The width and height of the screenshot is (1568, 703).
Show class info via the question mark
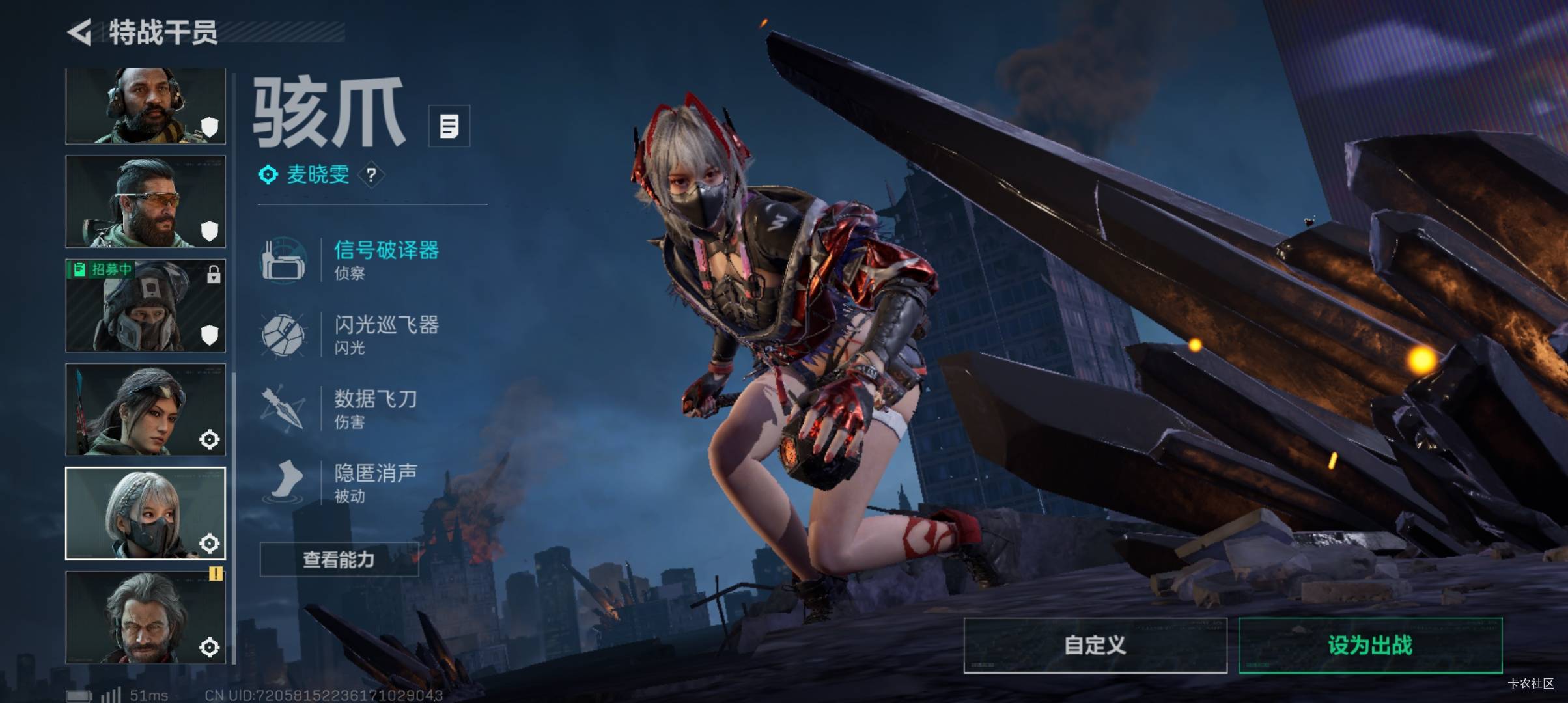[x=371, y=174]
